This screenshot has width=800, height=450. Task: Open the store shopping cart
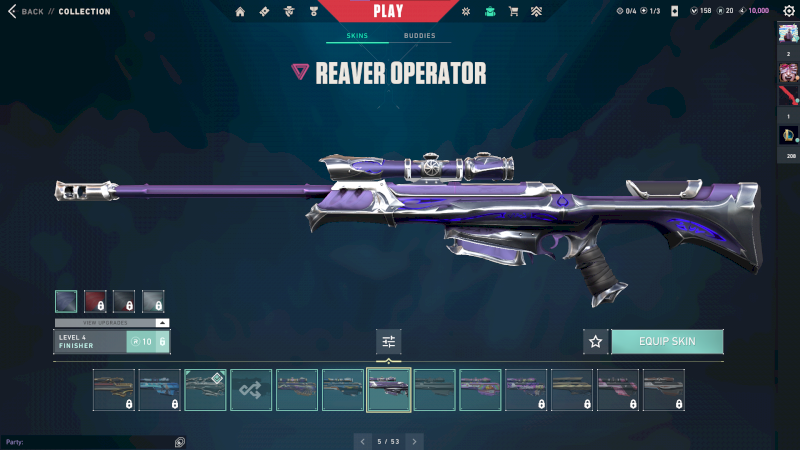(x=513, y=12)
